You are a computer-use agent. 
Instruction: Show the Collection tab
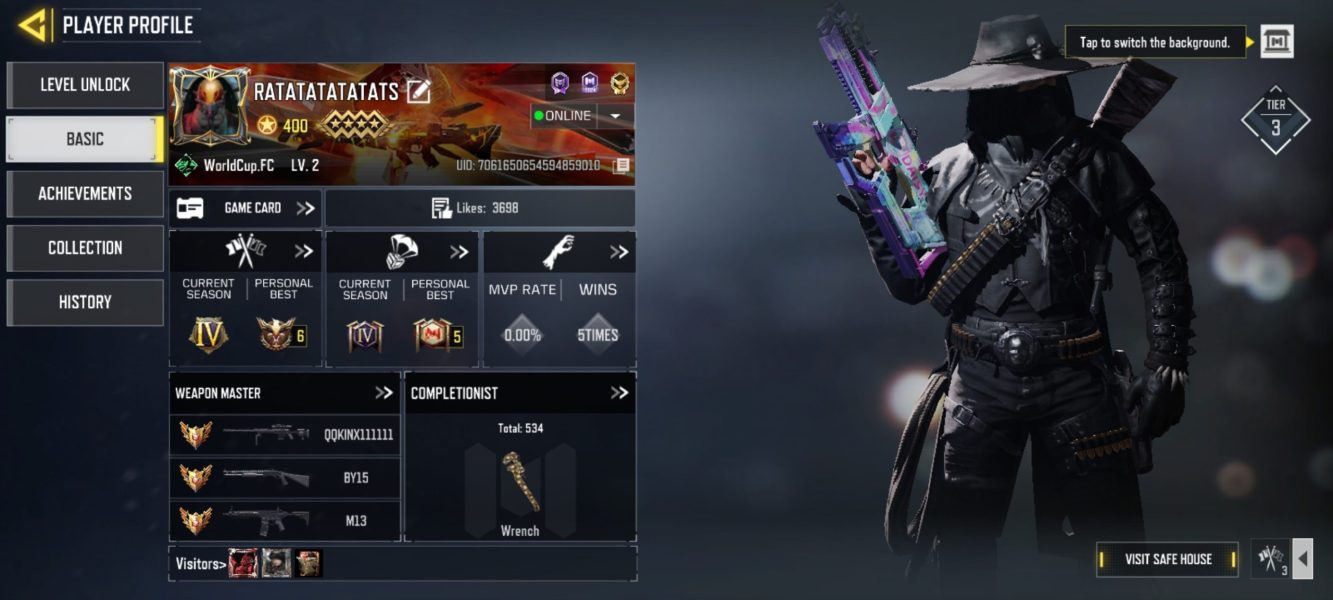pos(85,247)
